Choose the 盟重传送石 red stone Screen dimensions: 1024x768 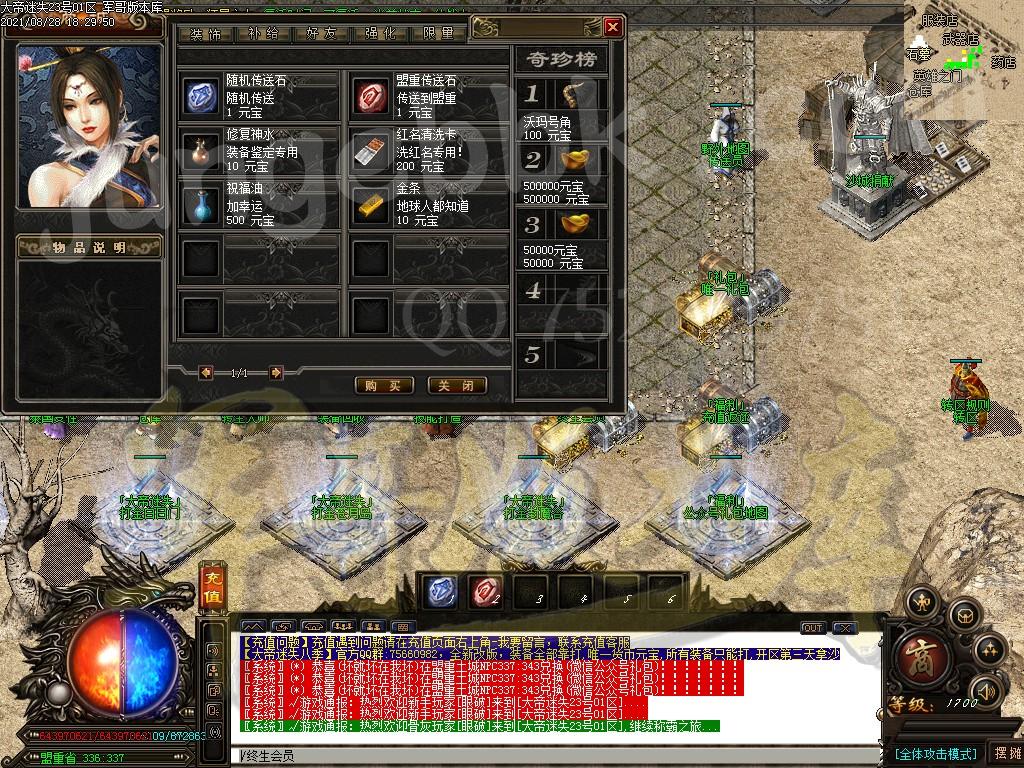(371, 96)
